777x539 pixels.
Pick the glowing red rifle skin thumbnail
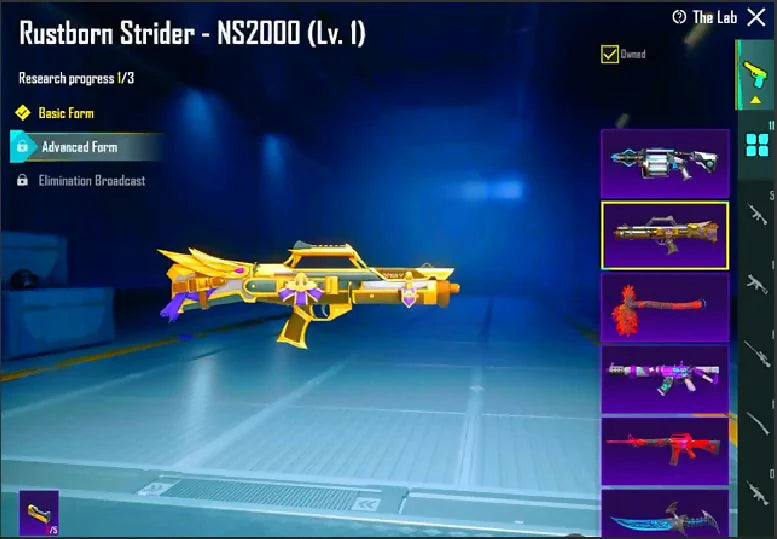point(664,451)
